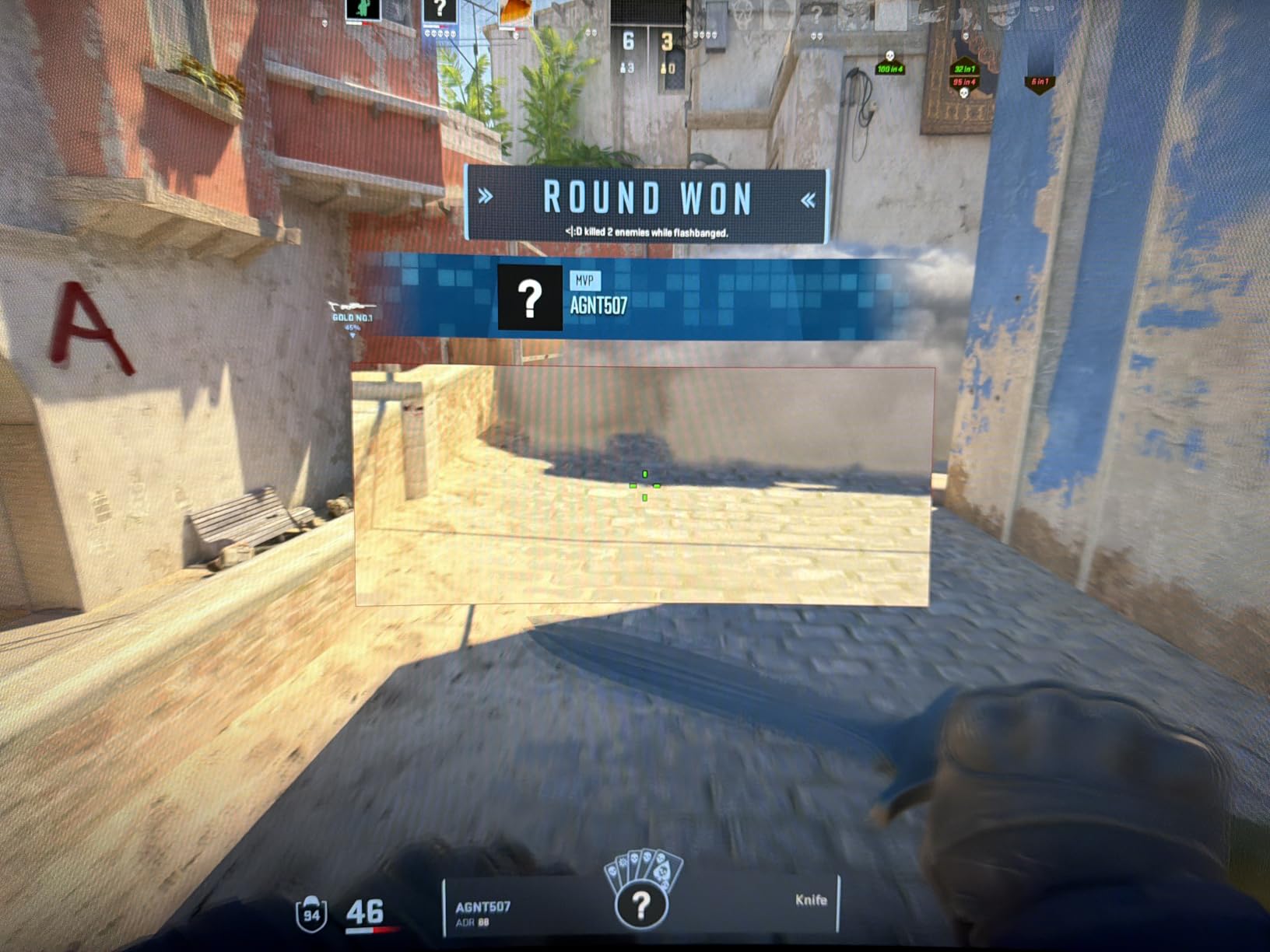Viewport: 1270px width, 952px height.
Task: Select the Knife weapon label
Action: 810,900
